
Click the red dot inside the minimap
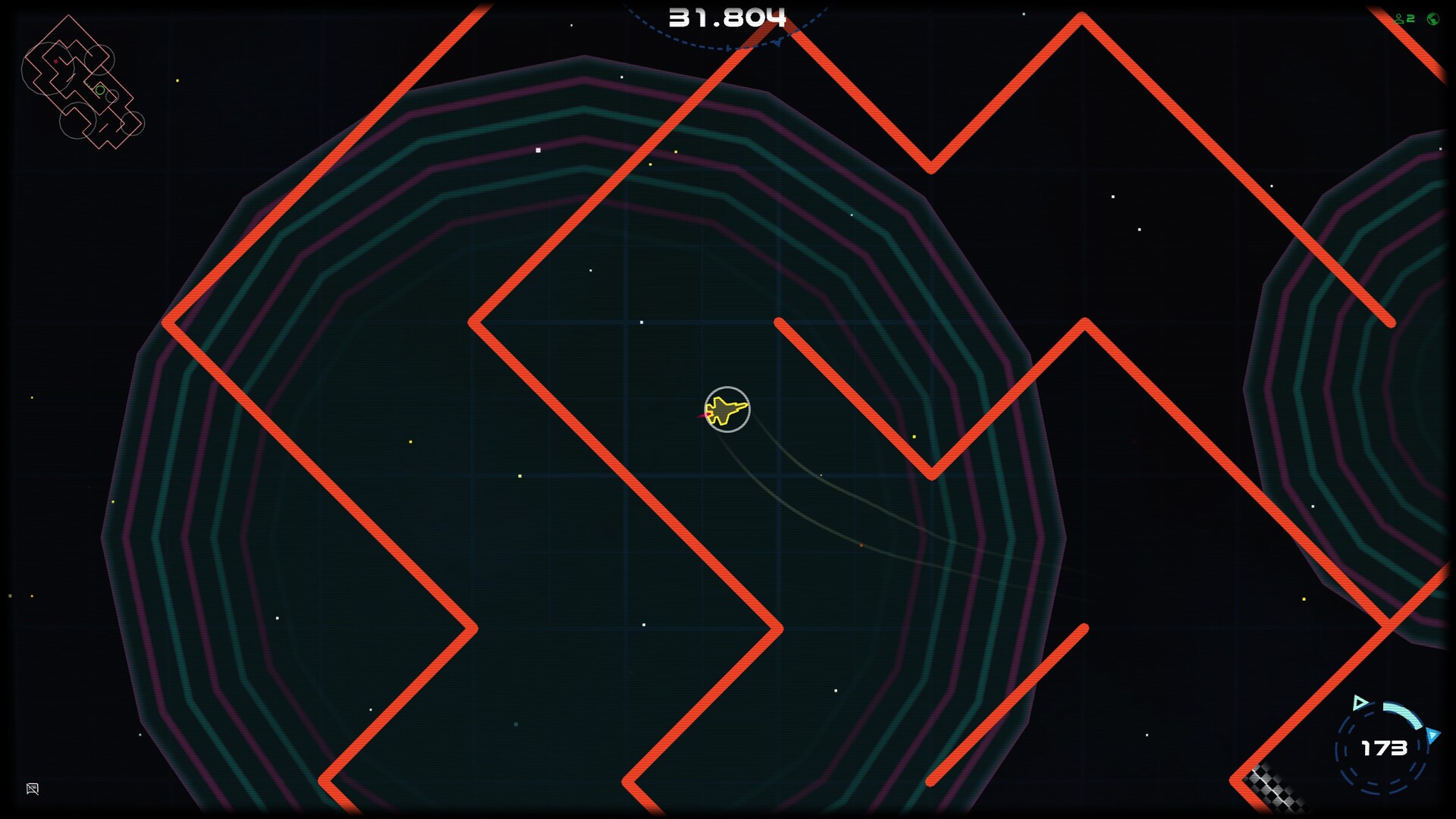[55, 61]
